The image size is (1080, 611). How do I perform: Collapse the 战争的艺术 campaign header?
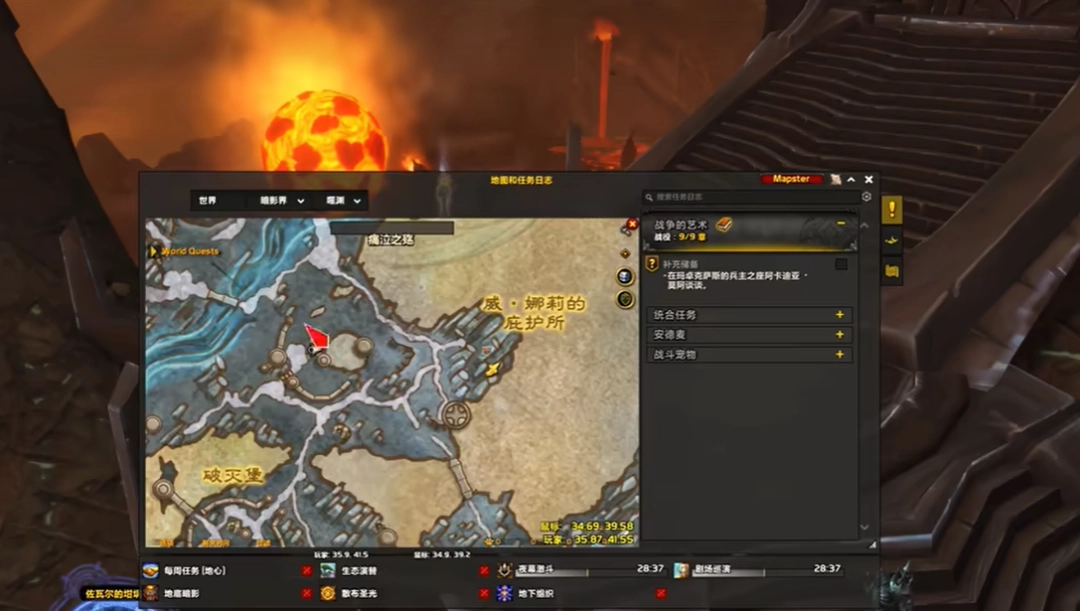pyautogui.click(x=841, y=224)
